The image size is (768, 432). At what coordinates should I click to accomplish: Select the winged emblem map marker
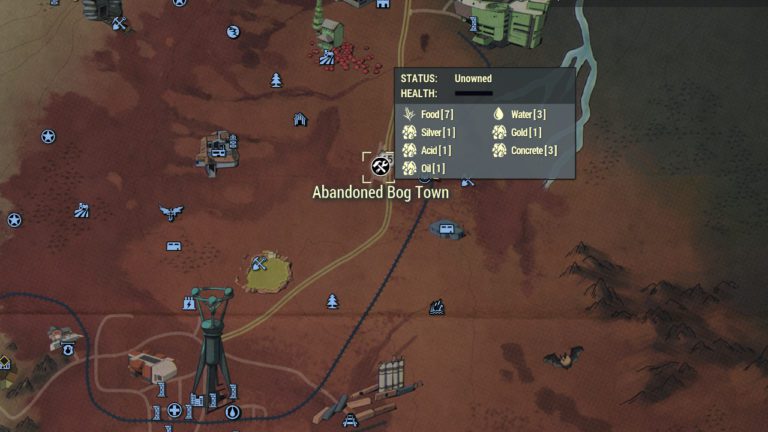coord(171,212)
